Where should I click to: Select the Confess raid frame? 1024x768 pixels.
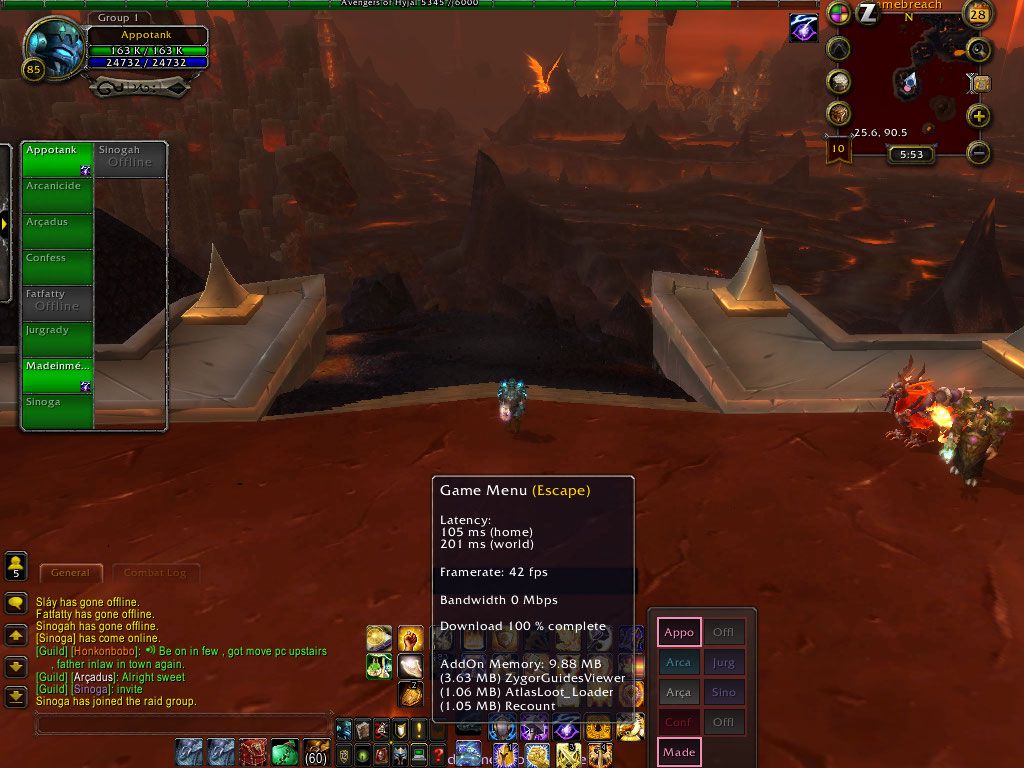(x=58, y=268)
